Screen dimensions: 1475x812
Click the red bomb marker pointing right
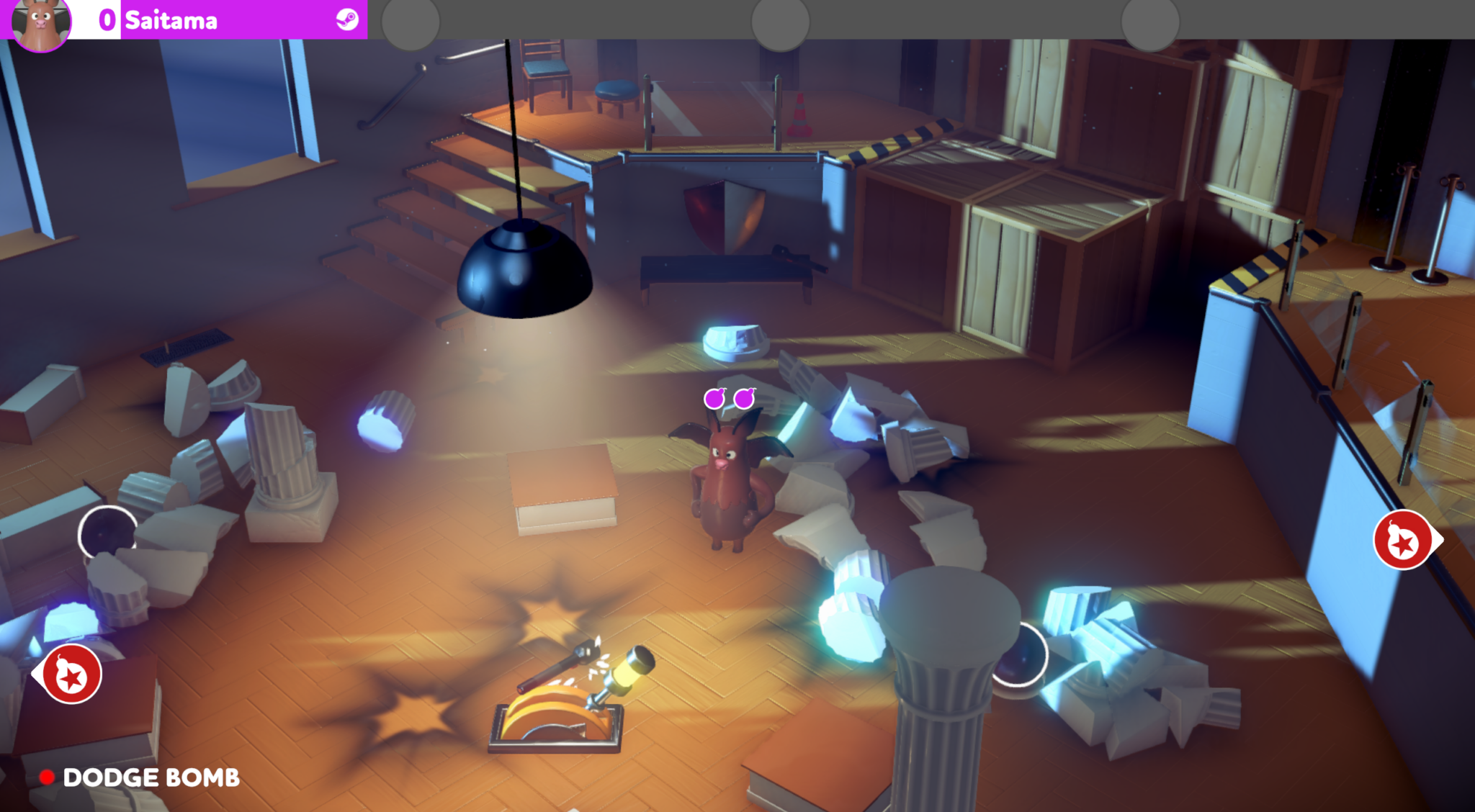tap(1403, 540)
